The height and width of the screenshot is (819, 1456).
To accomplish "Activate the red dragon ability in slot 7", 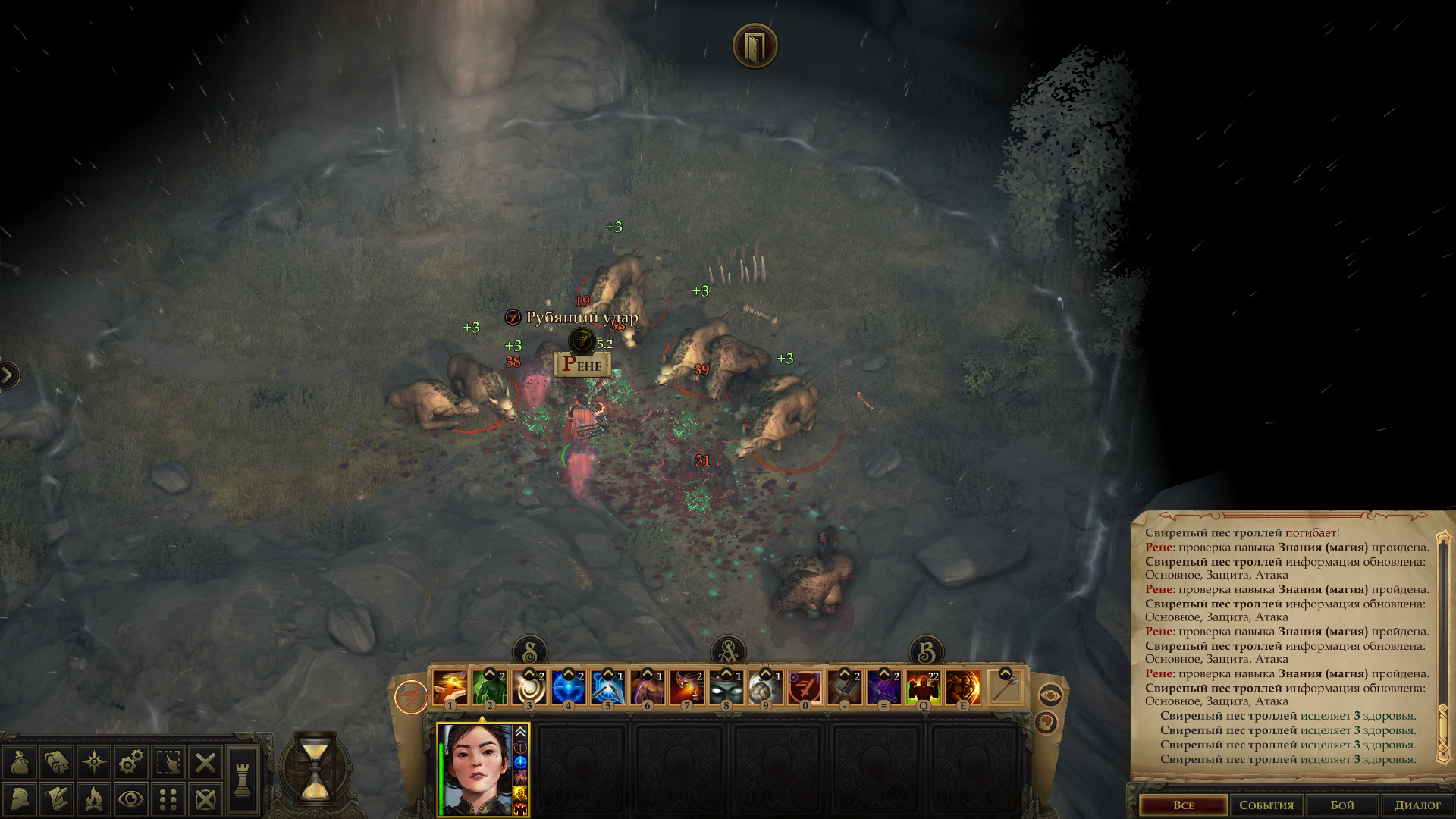I will coord(686,688).
